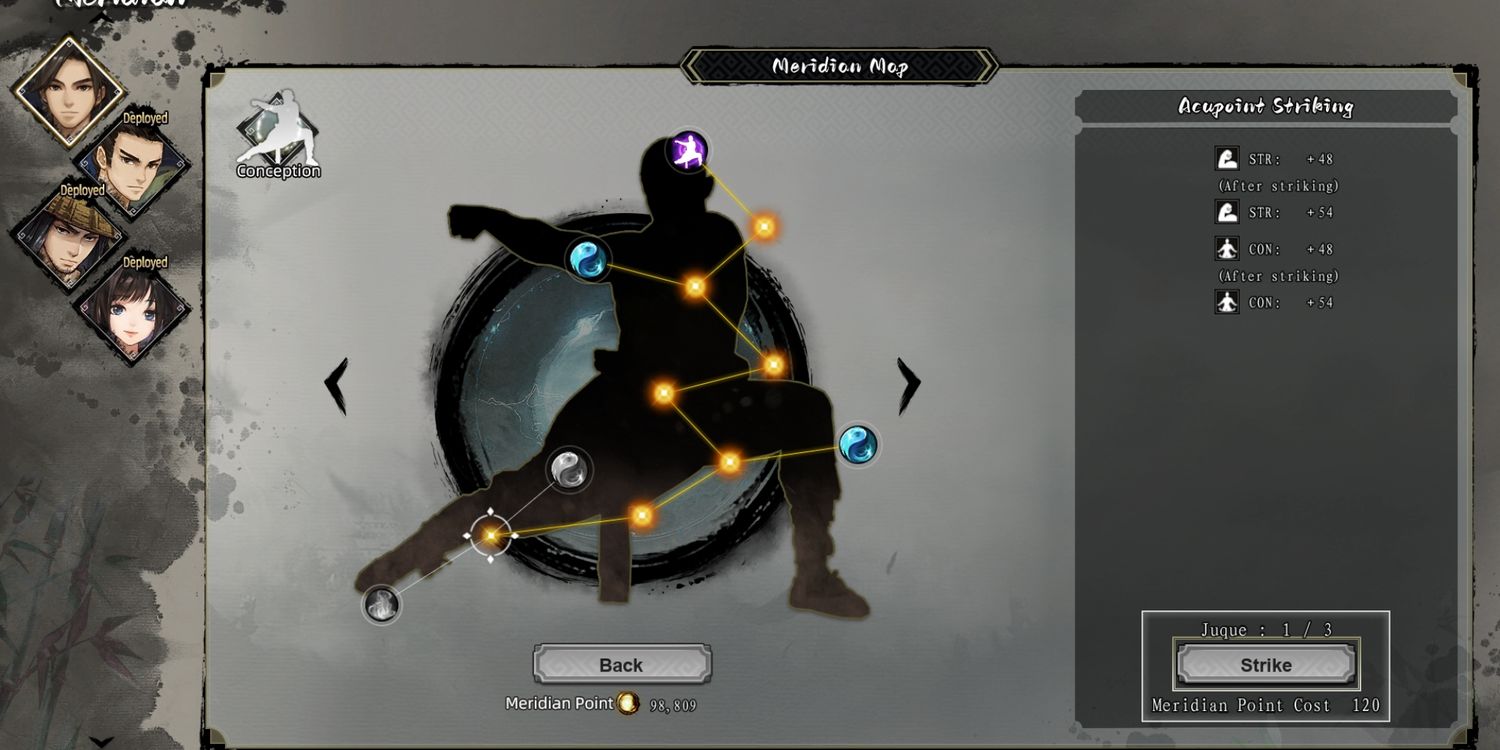1500x750 pixels.
Task: Select the grey locked flame node
Action: pyautogui.click(x=381, y=604)
